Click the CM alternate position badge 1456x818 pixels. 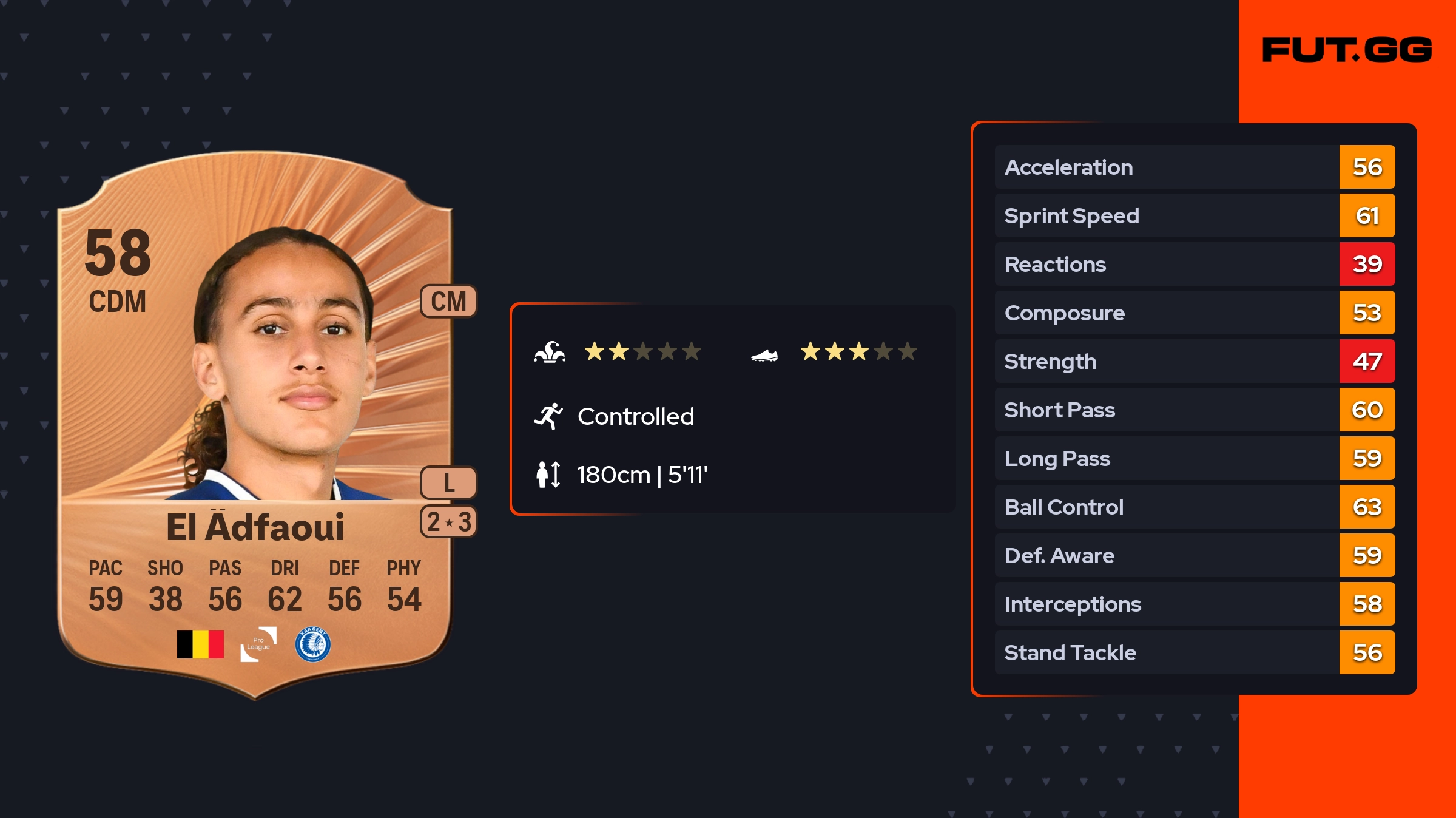click(x=448, y=301)
